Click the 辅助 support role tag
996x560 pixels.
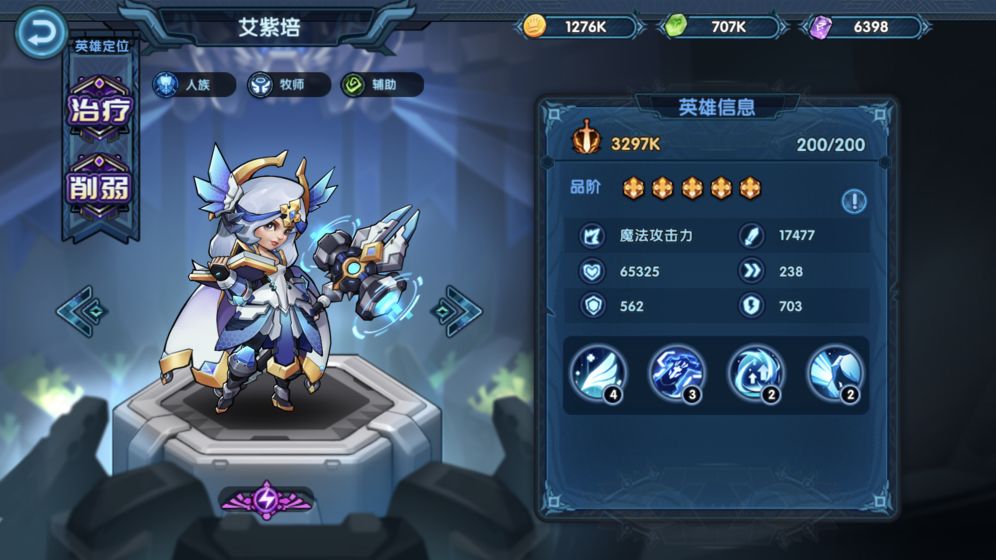coord(381,85)
